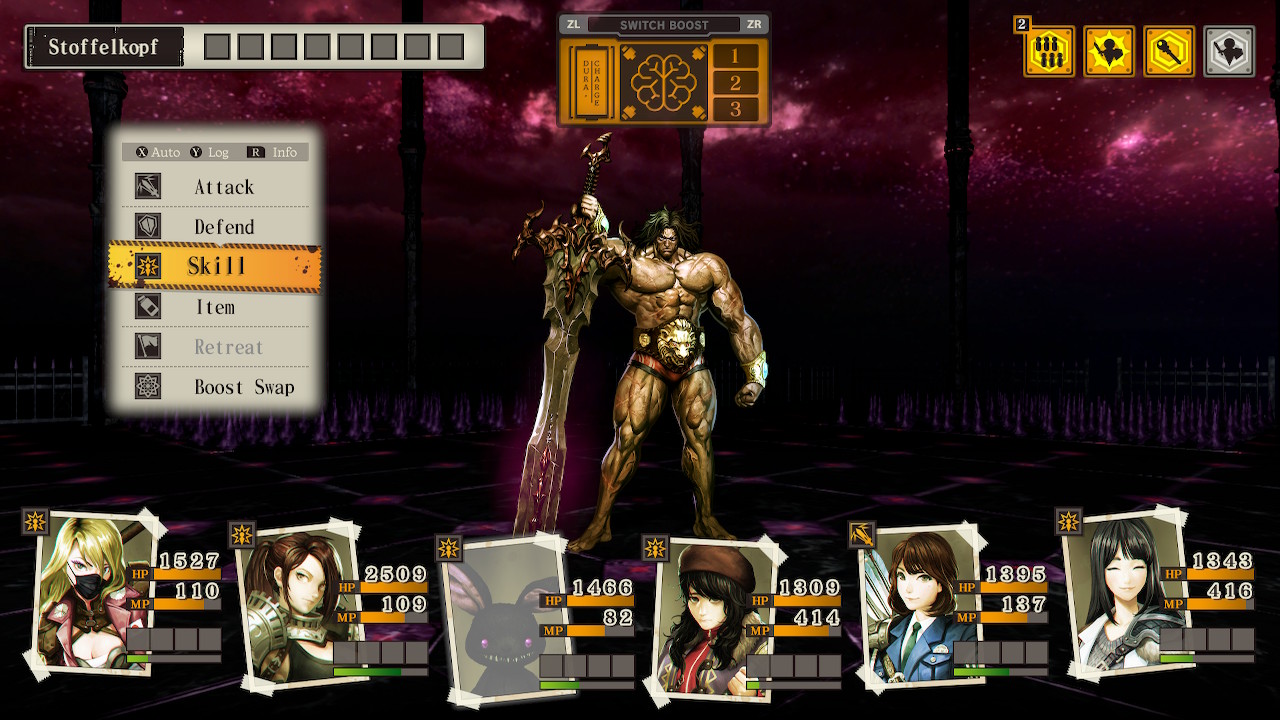1280x720 pixels.
Task: Open the Skill command list
Action: click(215, 266)
